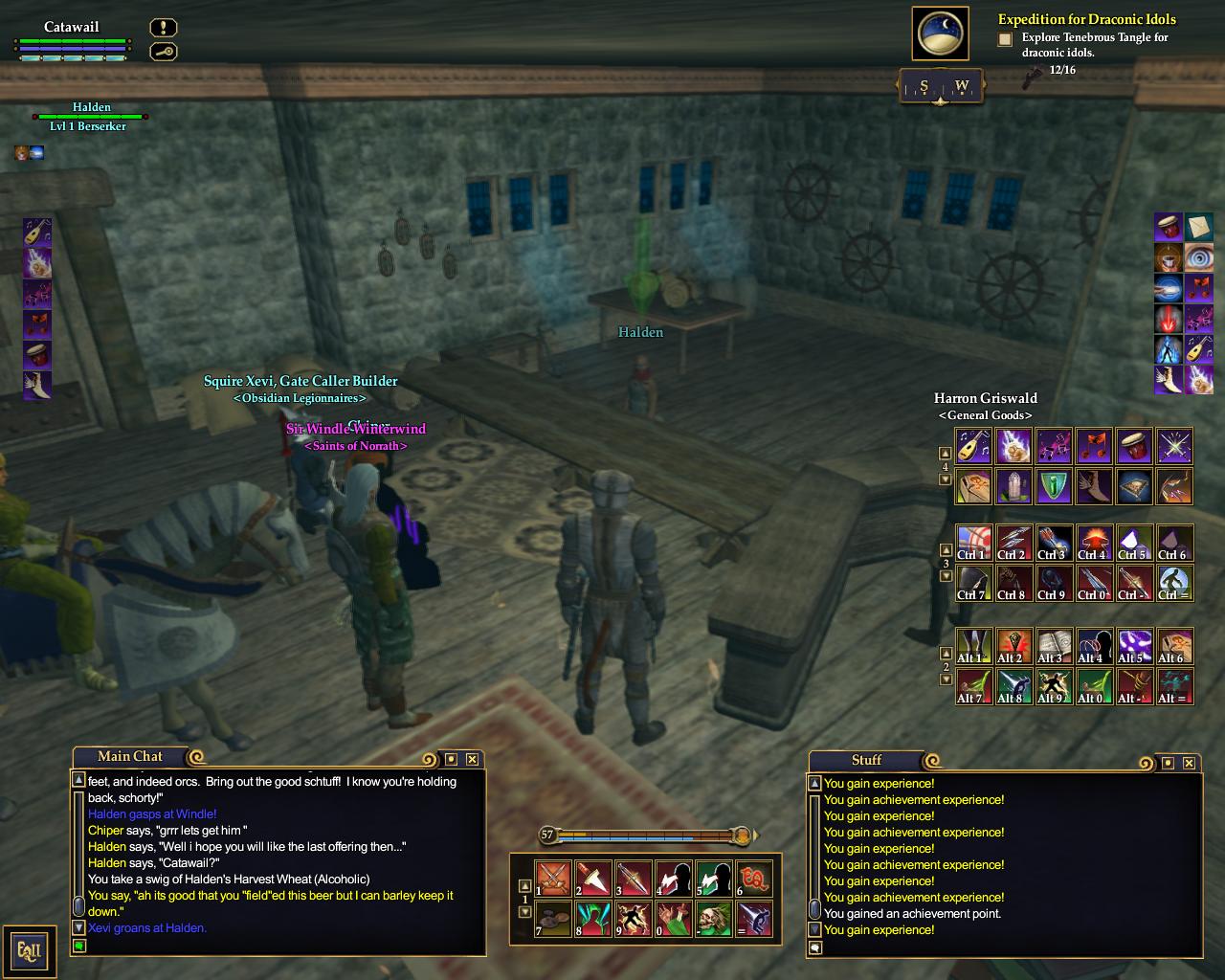The width and height of the screenshot is (1225, 980).
Task: Click the day-night clock icon
Action: pyautogui.click(x=941, y=34)
